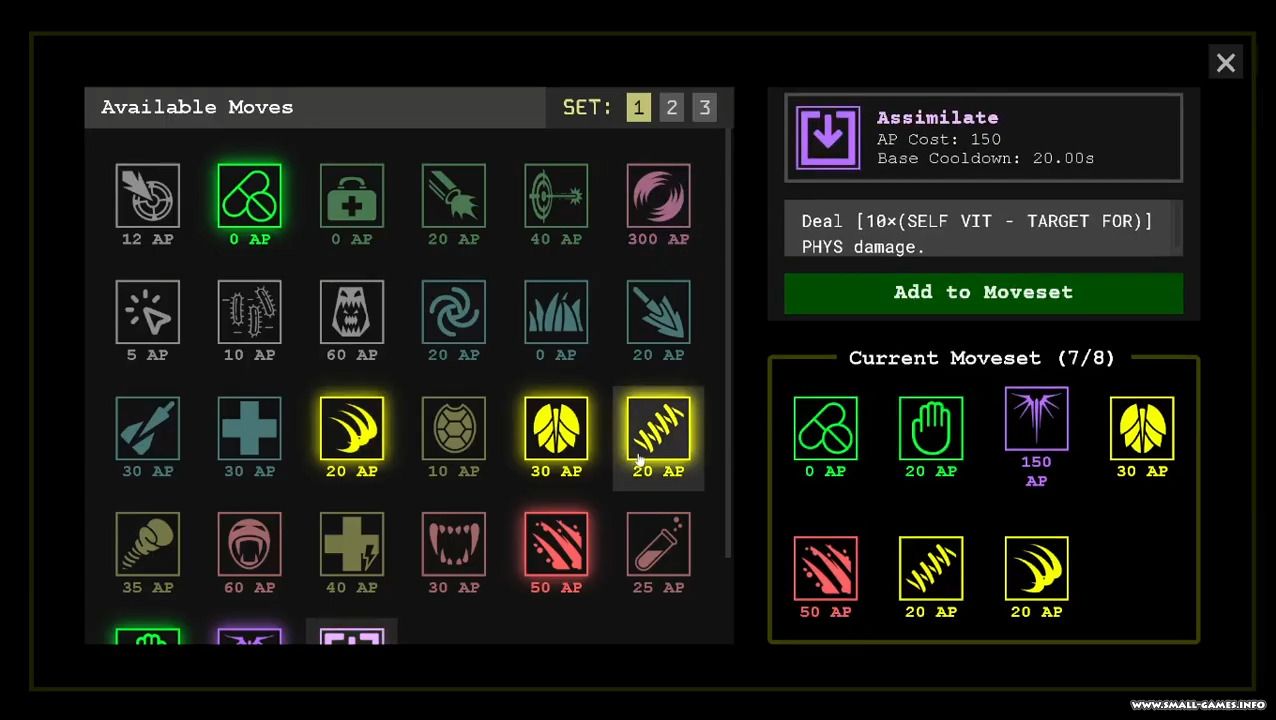The image size is (1276, 720).
Task: Select moveset 1 tab
Action: click(x=638, y=107)
